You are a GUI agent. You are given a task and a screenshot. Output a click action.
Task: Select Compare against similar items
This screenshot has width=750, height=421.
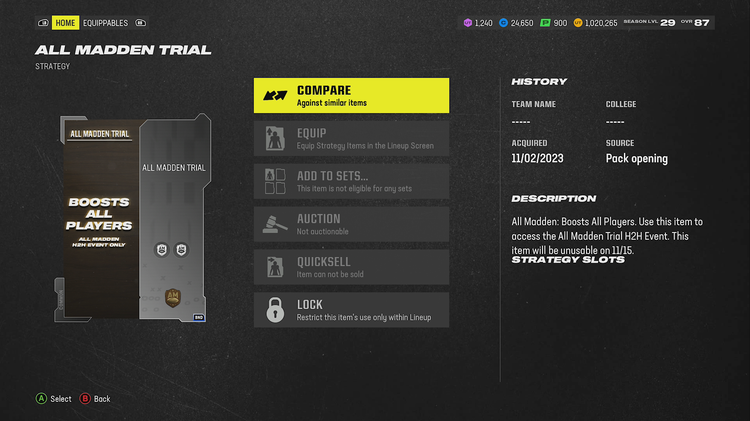pyautogui.click(x=351, y=96)
